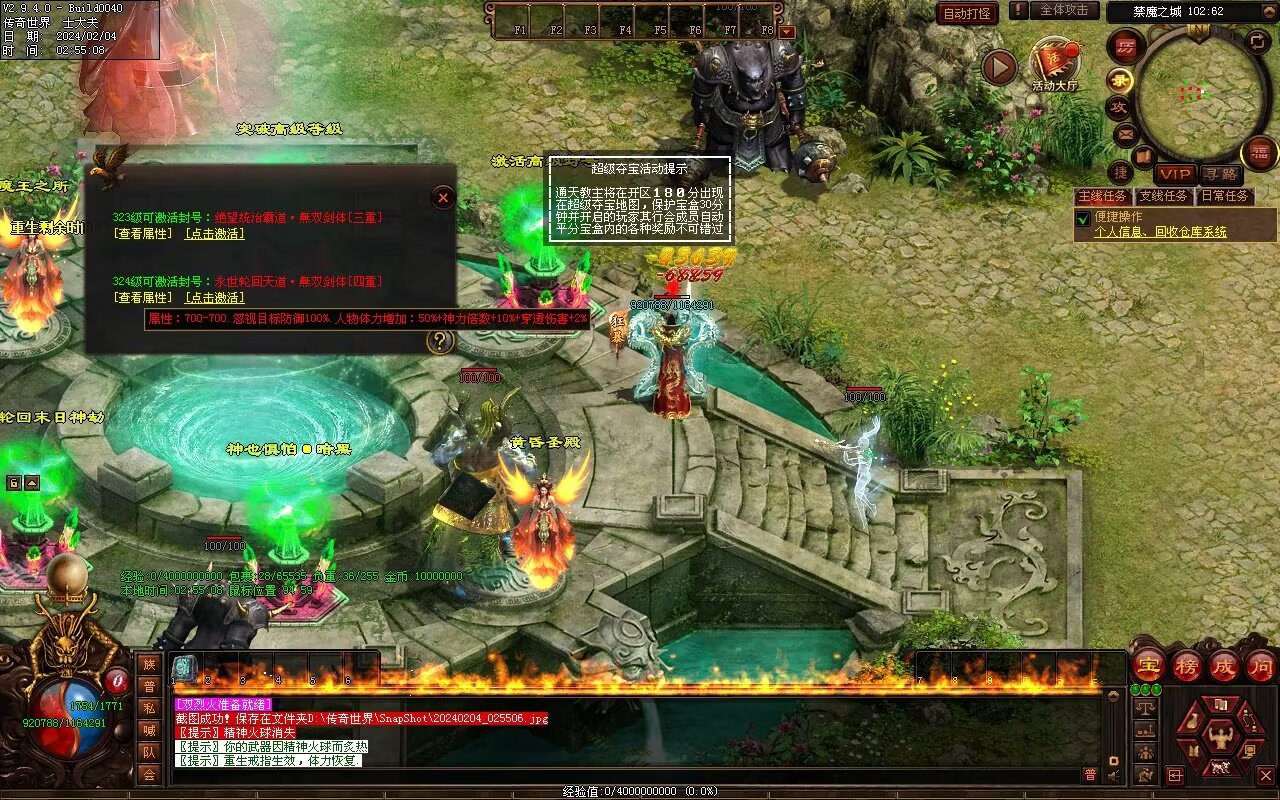
Task: Click the round play arrow button
Action: [x=998, y=67]
